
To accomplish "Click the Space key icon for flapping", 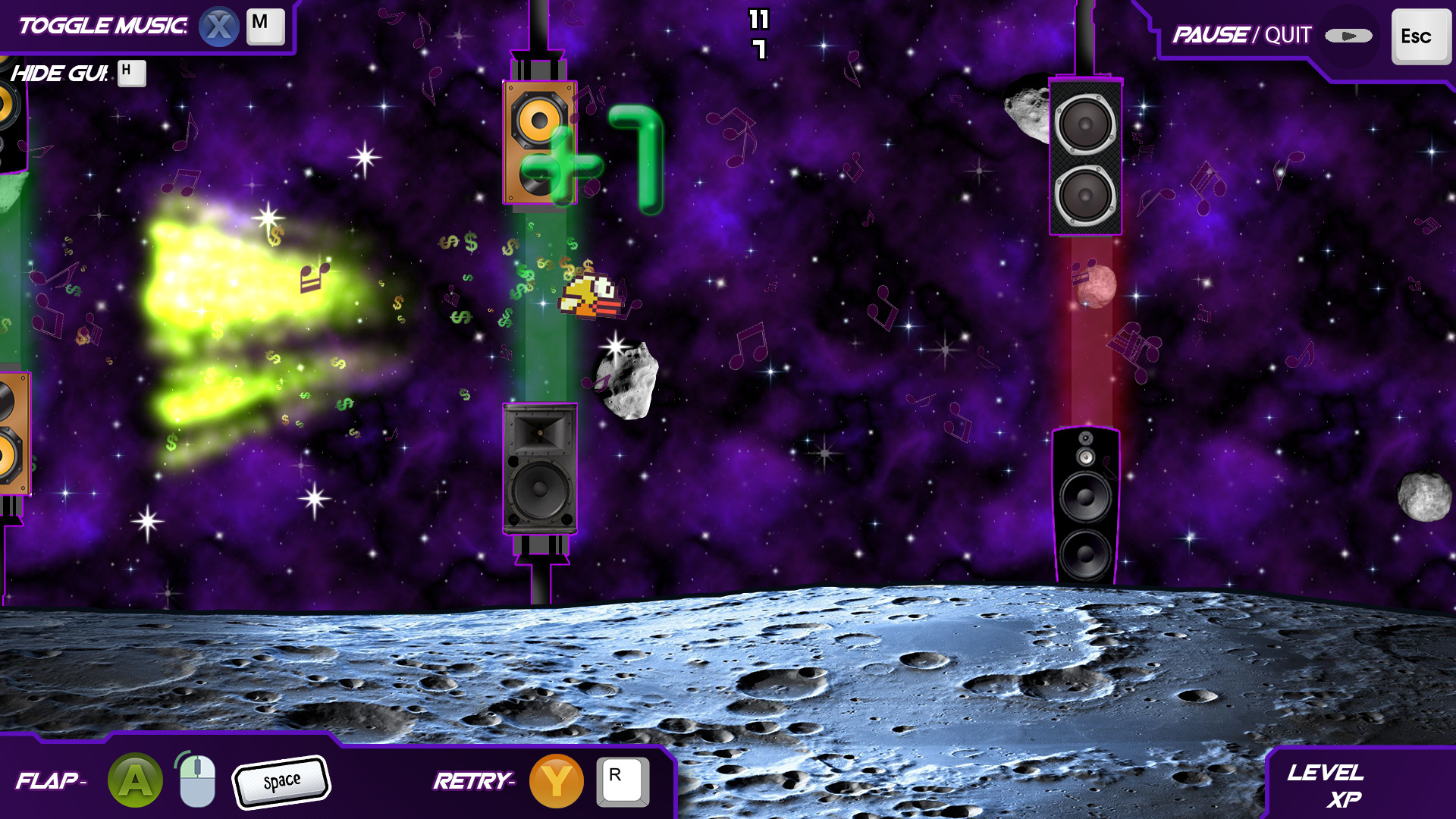I will pyautogui.click(x=281, y=780).
